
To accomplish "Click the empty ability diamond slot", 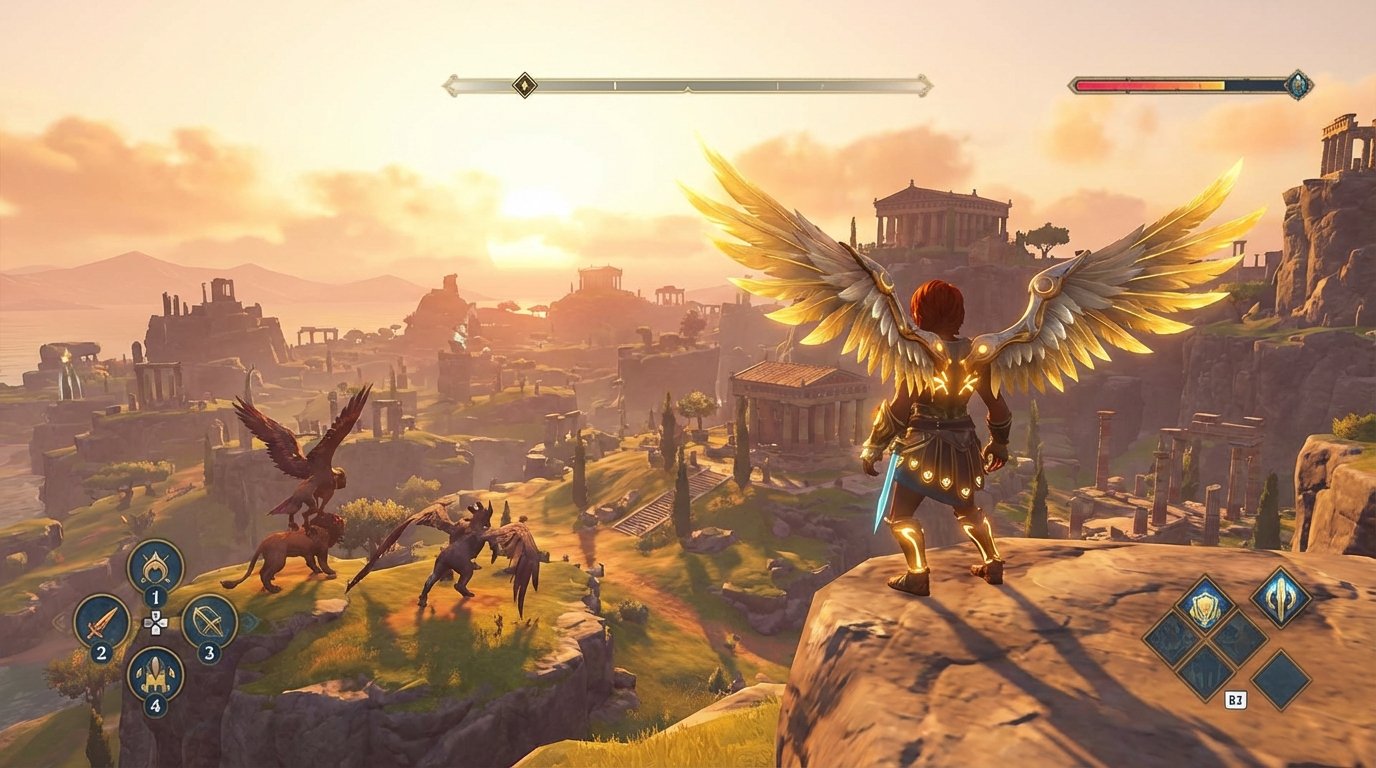I will pos(1281,679).
